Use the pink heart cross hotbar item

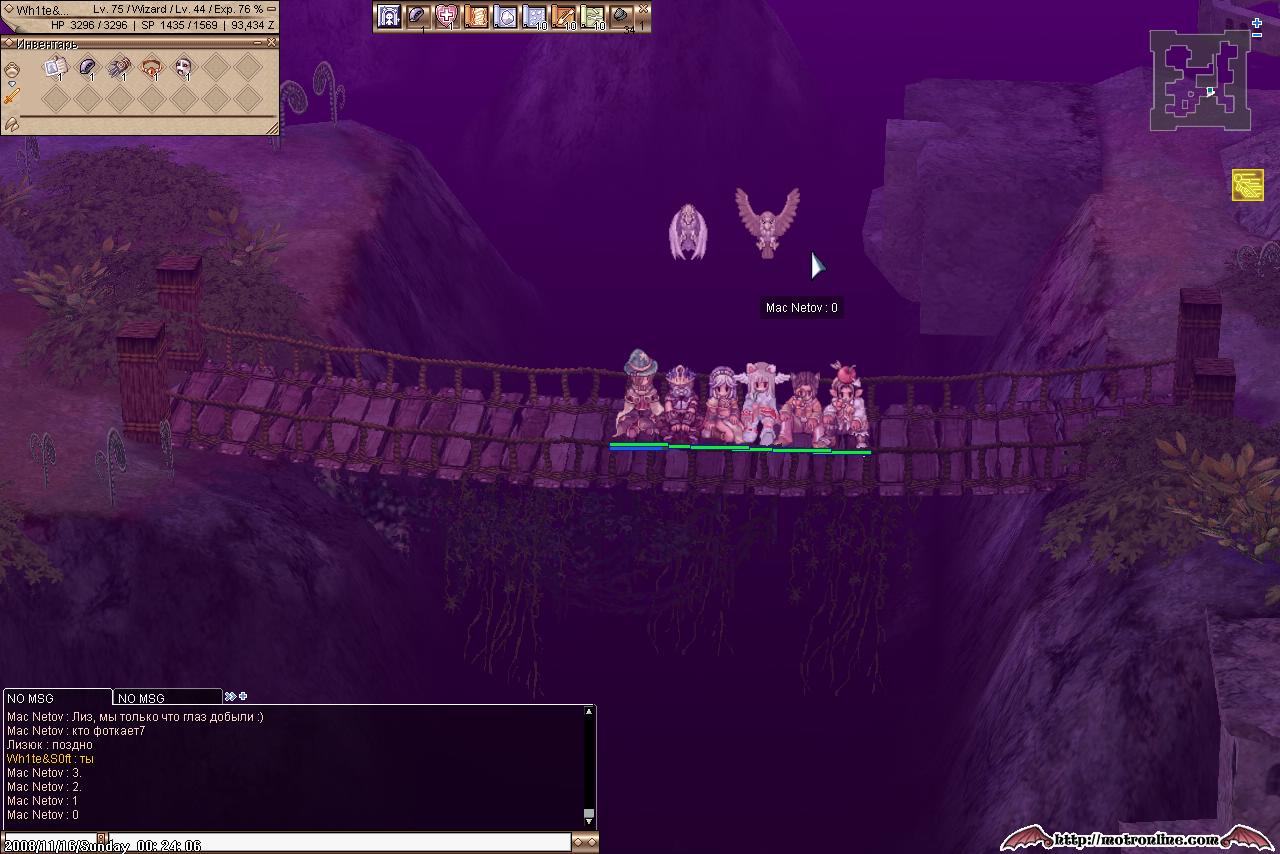pos(446,16)
